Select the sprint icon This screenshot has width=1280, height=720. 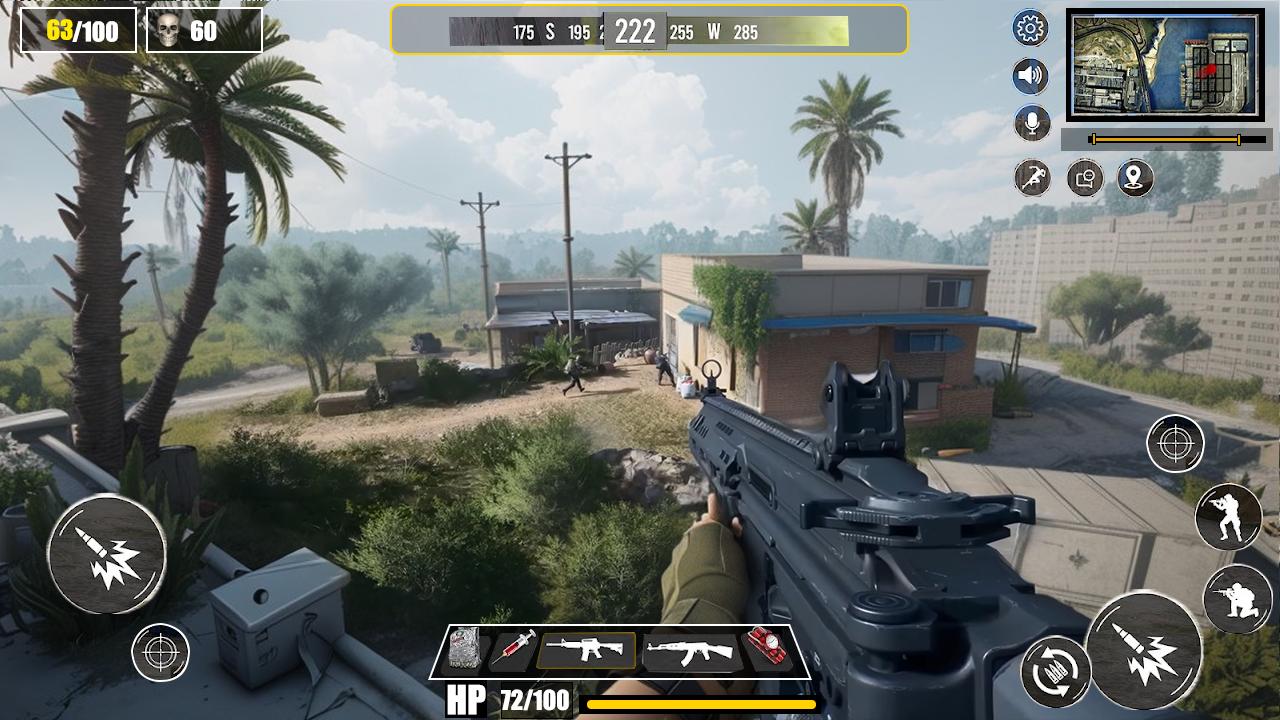(x=1034, y=176)
